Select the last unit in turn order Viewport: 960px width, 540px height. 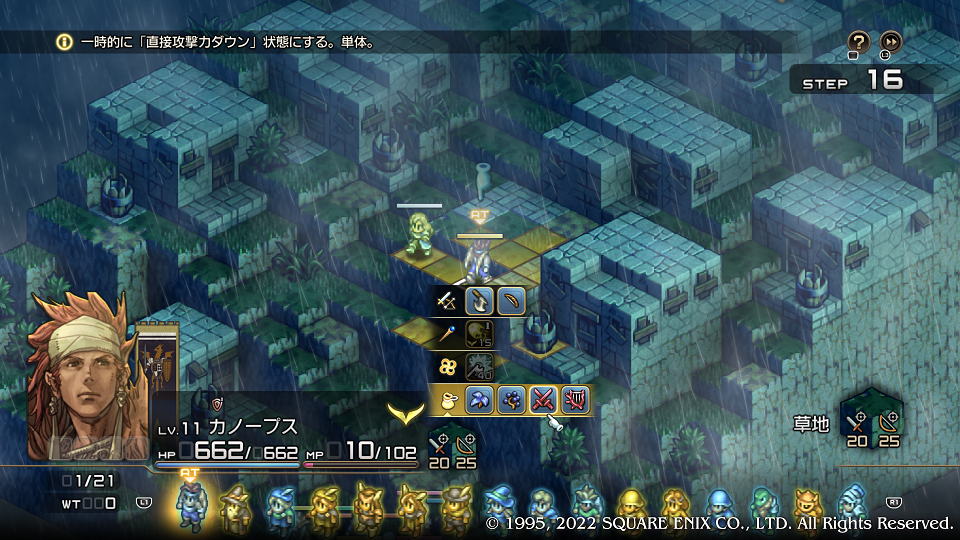(850, 504)
